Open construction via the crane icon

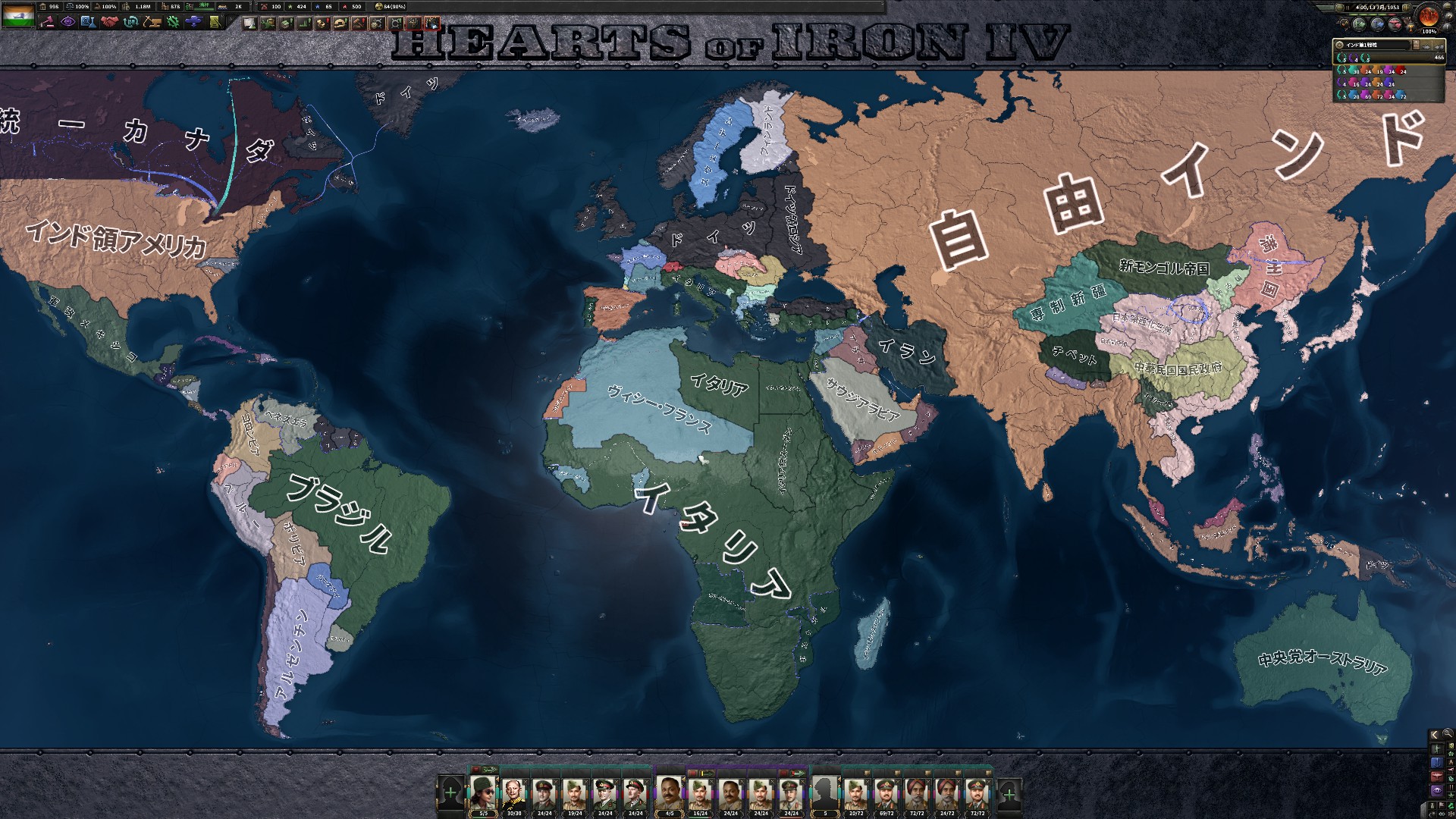(152, 22)
